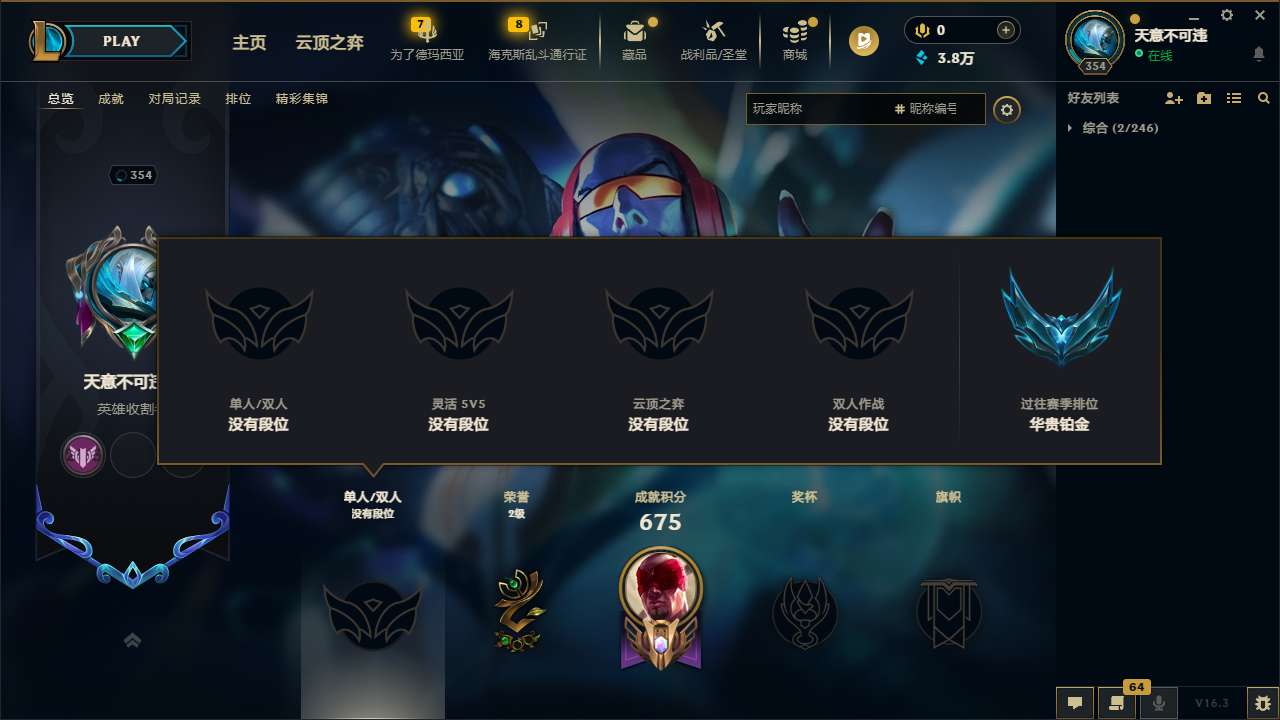1280x720 pixels.
Task: Open the 为了德玛西亚 mission icon
Action: click(427, 38)
